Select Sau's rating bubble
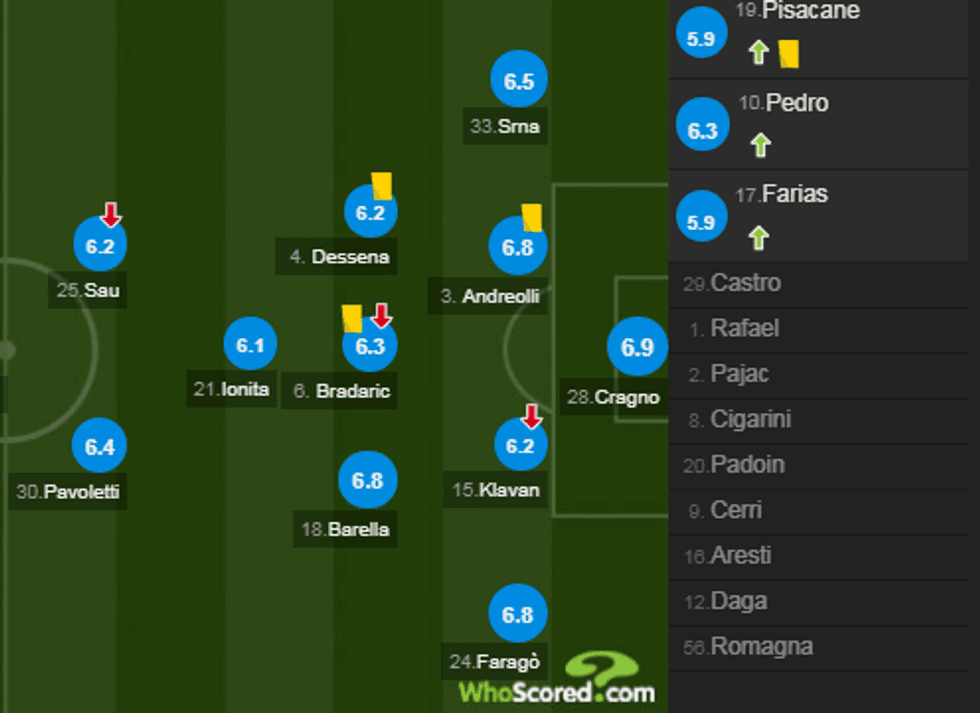Image resolution: width=980 pixels, height=713 pixels. pos(100,246)
